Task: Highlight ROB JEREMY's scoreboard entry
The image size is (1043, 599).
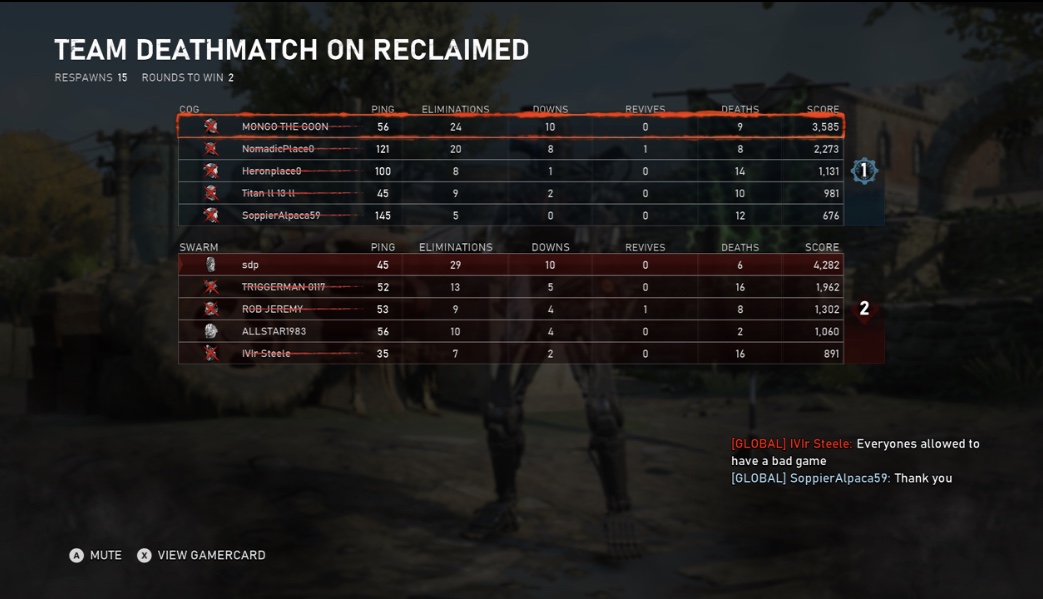Action: [510, 309]
